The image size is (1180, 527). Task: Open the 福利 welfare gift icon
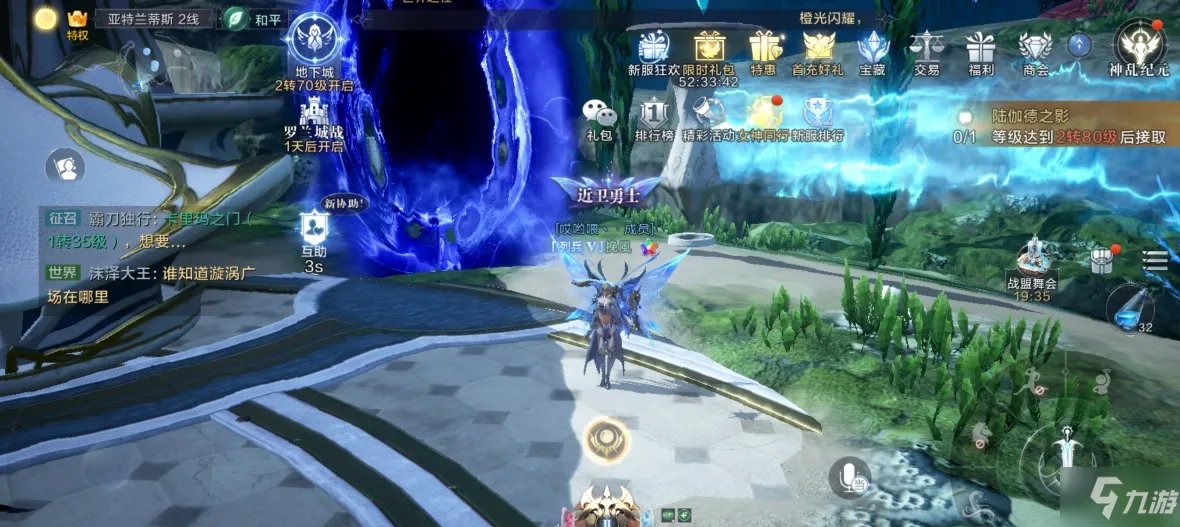pyautogui.click(x=980, y=48)
